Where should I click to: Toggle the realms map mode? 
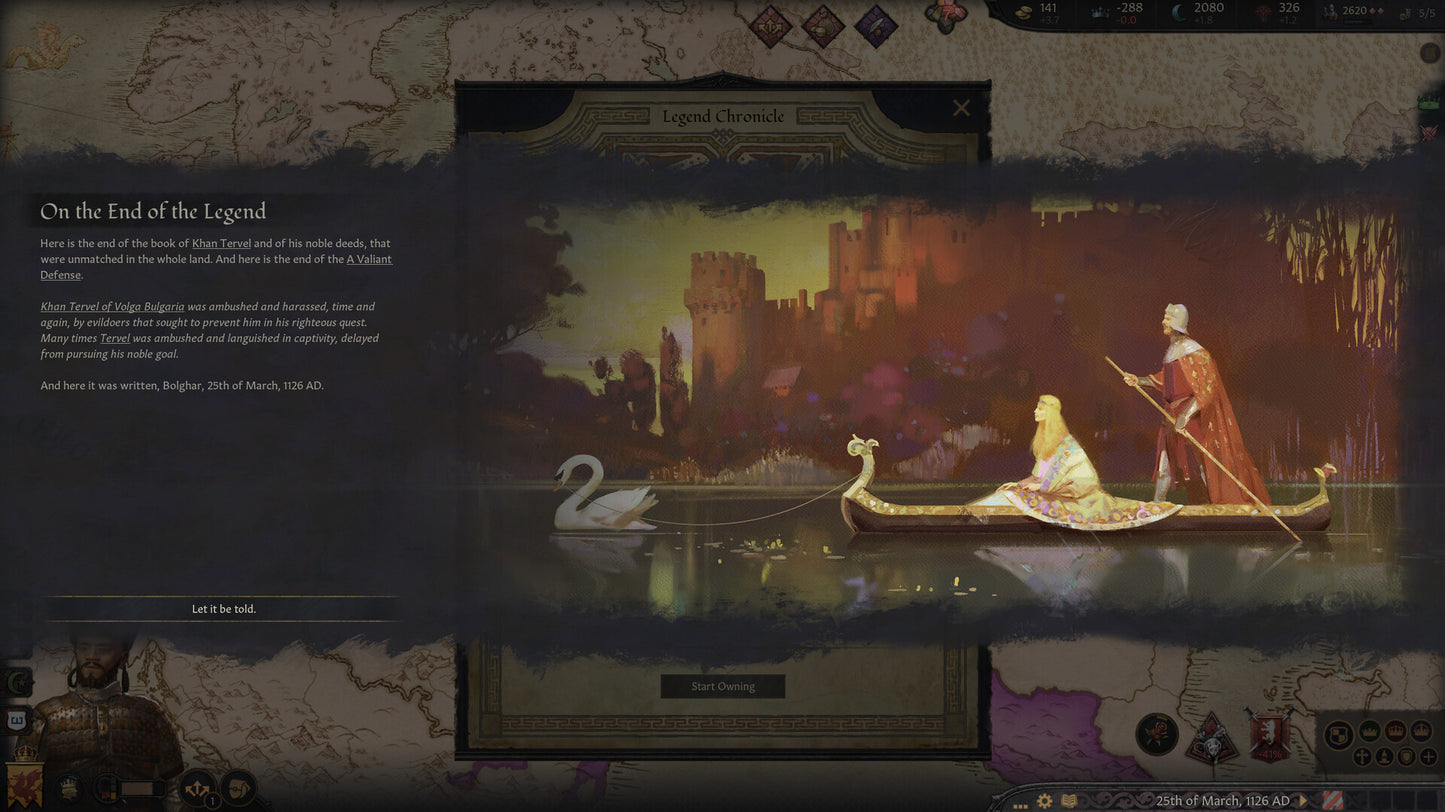[1338, 732]
